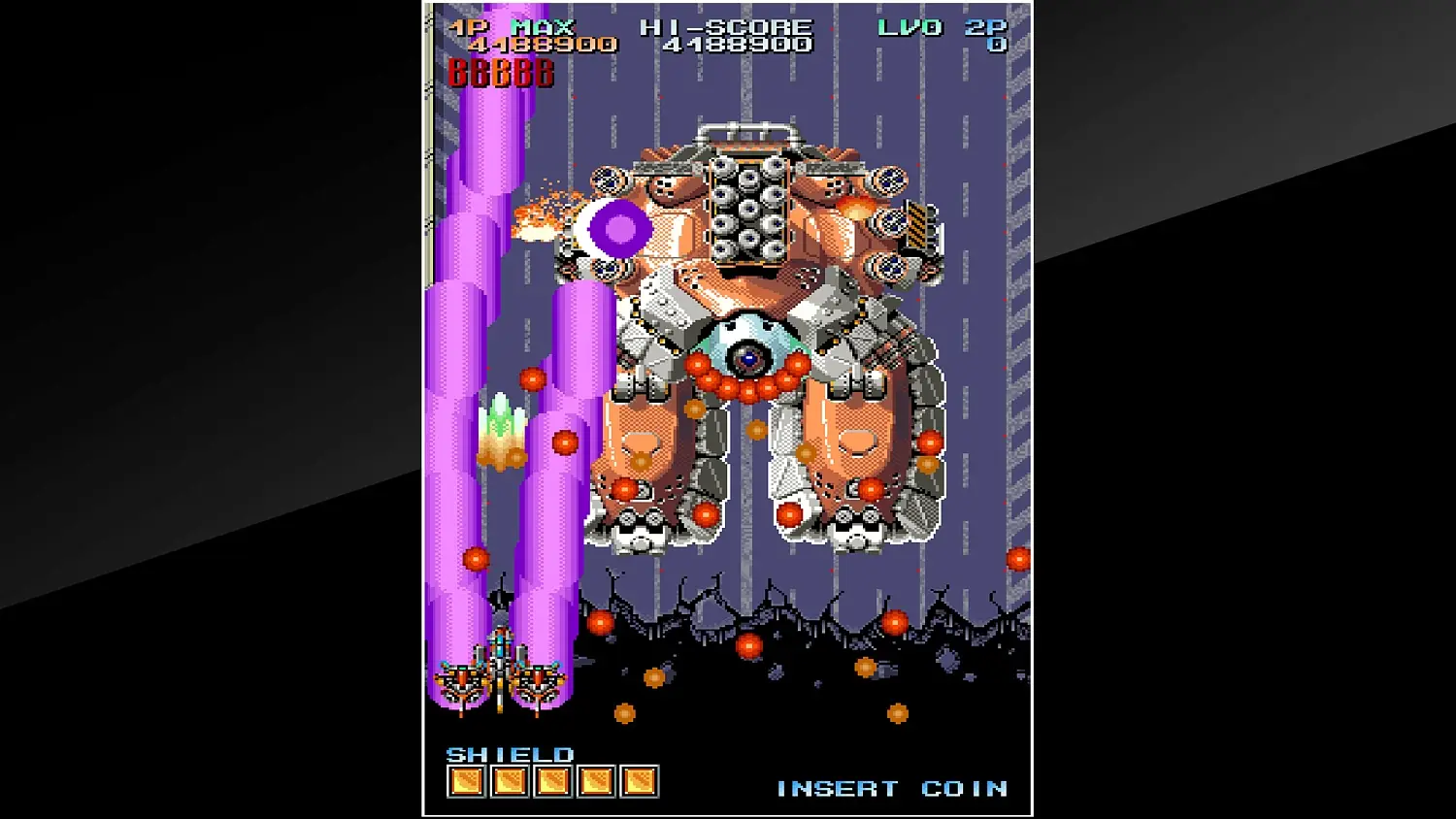The width and height of the screenshot is (1456, 819).
Task: Select the boss's central eye core
Action: [x=747, y=359]
